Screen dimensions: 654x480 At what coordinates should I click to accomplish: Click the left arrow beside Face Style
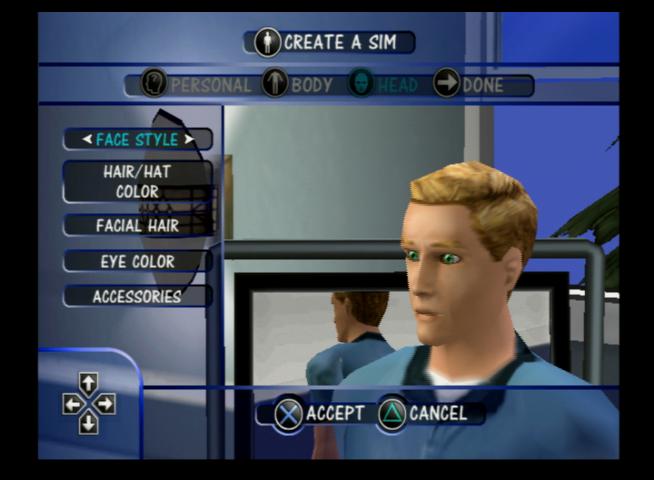(x=87, y=140)
